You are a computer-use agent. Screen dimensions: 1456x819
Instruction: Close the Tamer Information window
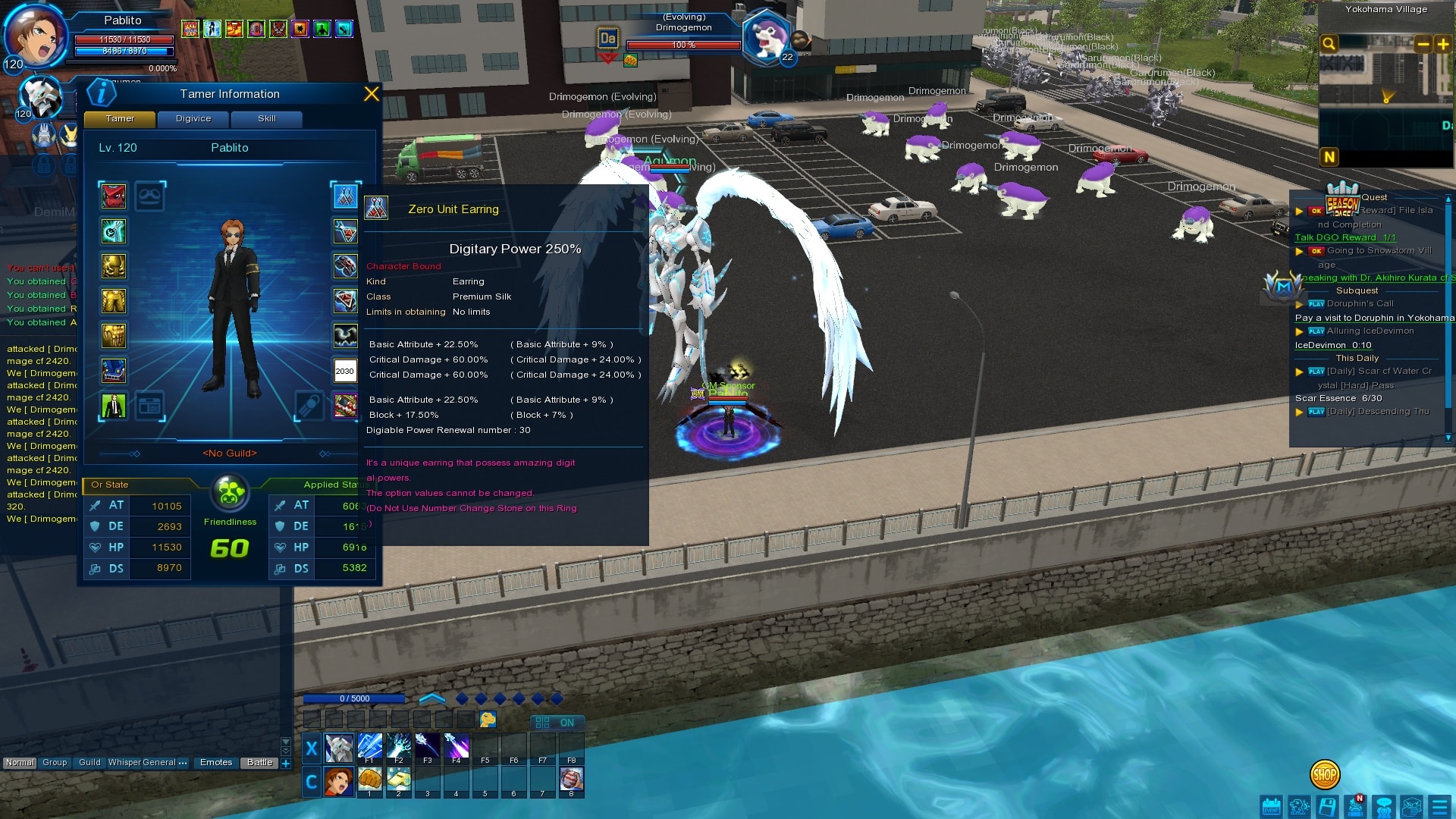point(371,94)
